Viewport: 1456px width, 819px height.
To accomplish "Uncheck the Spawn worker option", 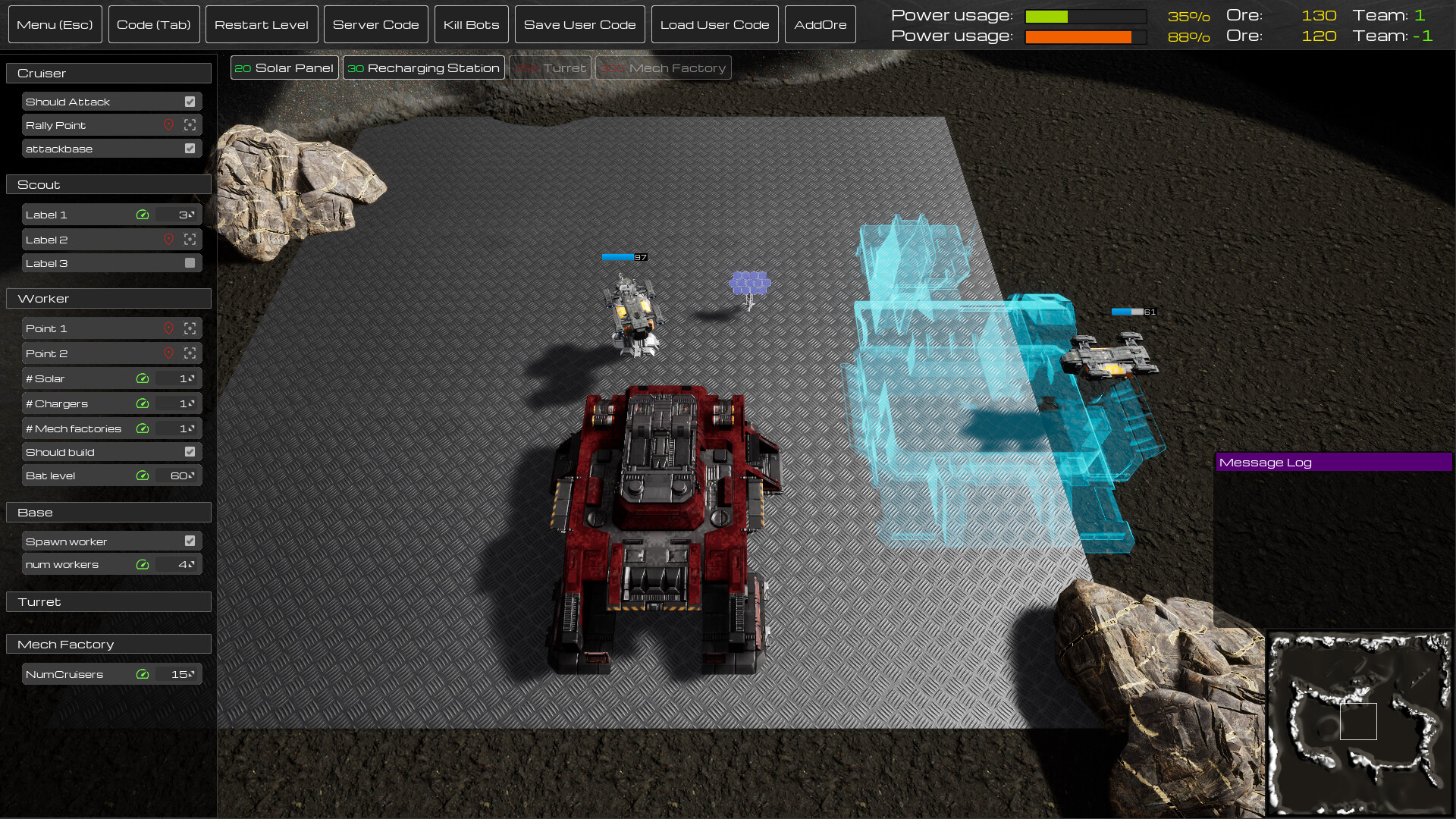I will [190, 541].
